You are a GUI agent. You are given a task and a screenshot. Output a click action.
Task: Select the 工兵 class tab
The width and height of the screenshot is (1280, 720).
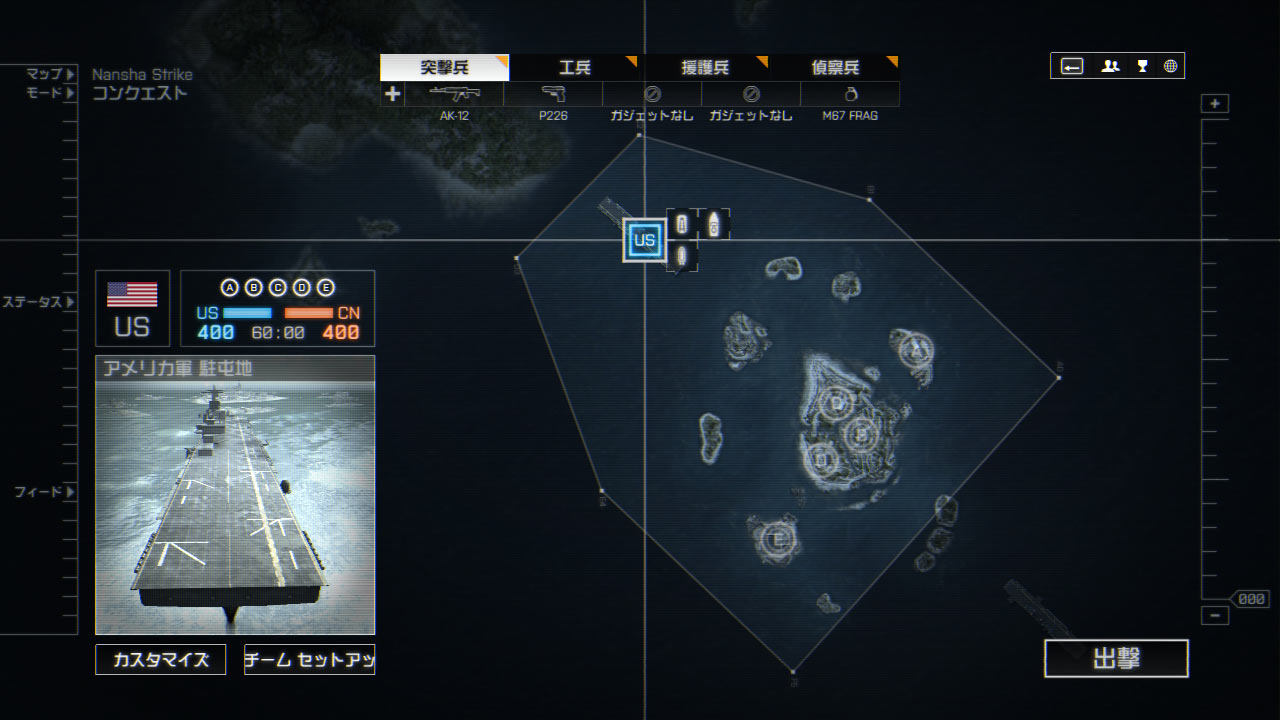tap(574, 68)
